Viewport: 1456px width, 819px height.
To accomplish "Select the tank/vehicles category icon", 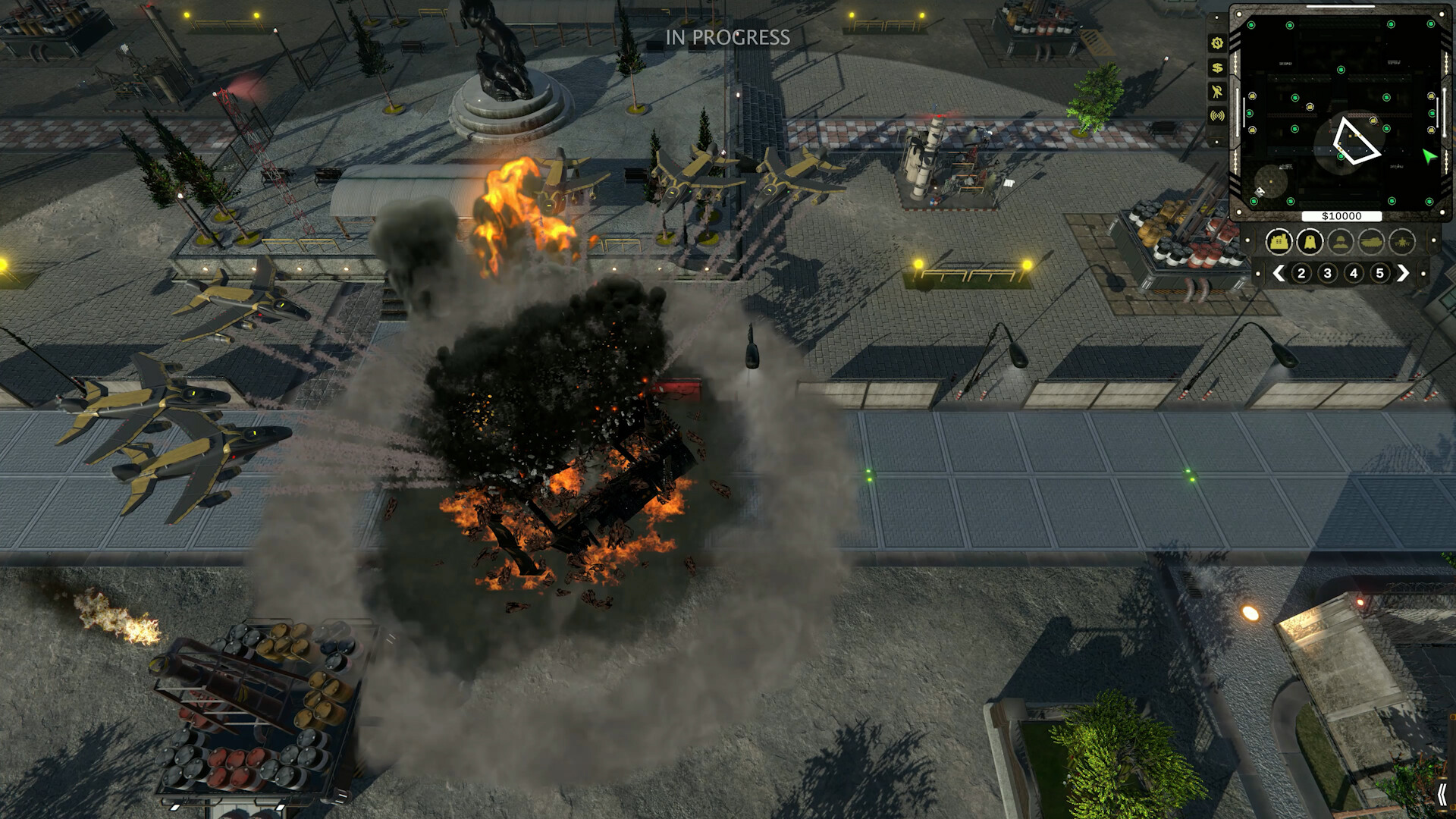I will (1371, 242).
